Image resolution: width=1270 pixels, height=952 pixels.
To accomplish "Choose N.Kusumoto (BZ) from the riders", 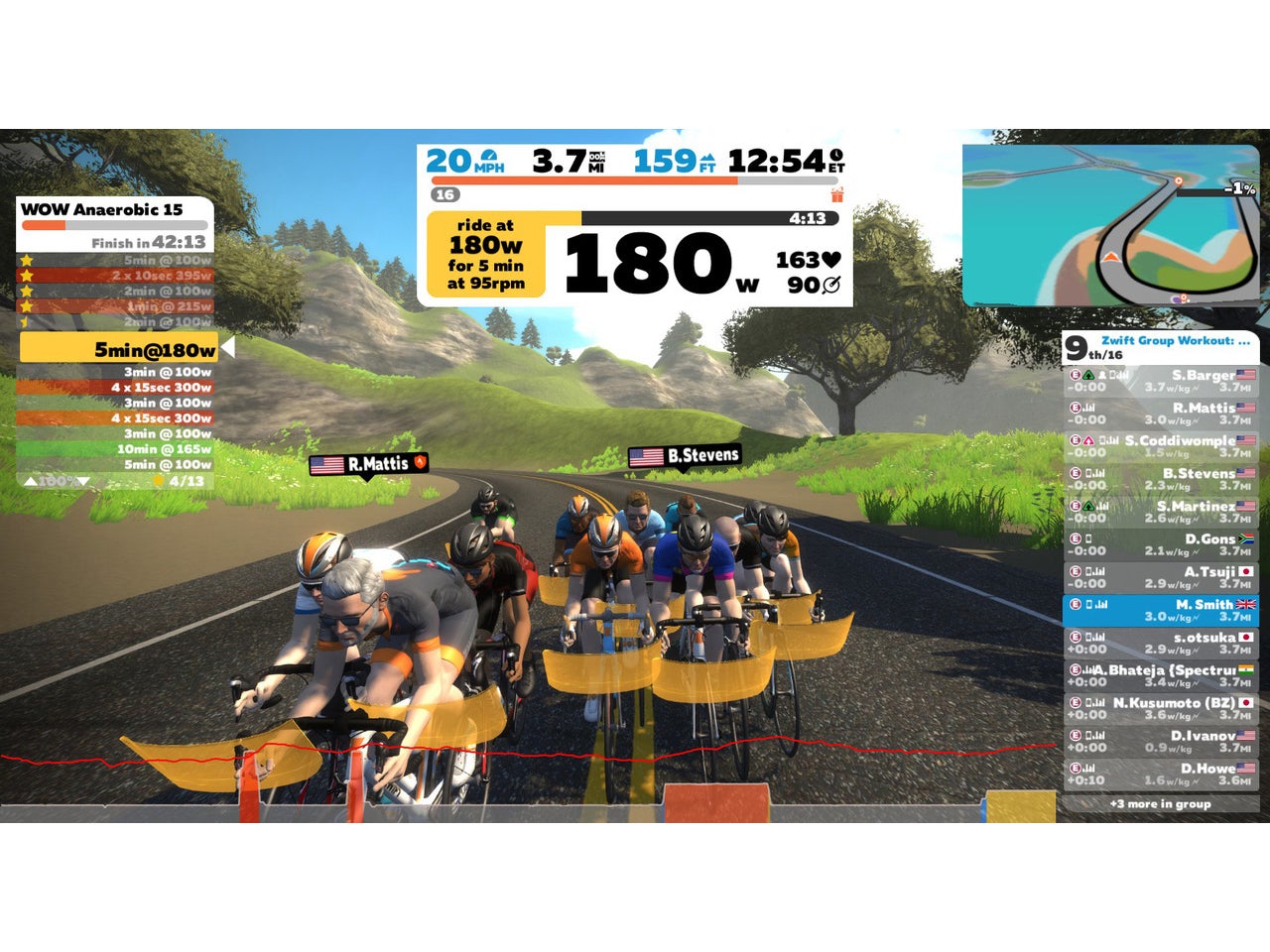I will click(x=1160, y=708).
